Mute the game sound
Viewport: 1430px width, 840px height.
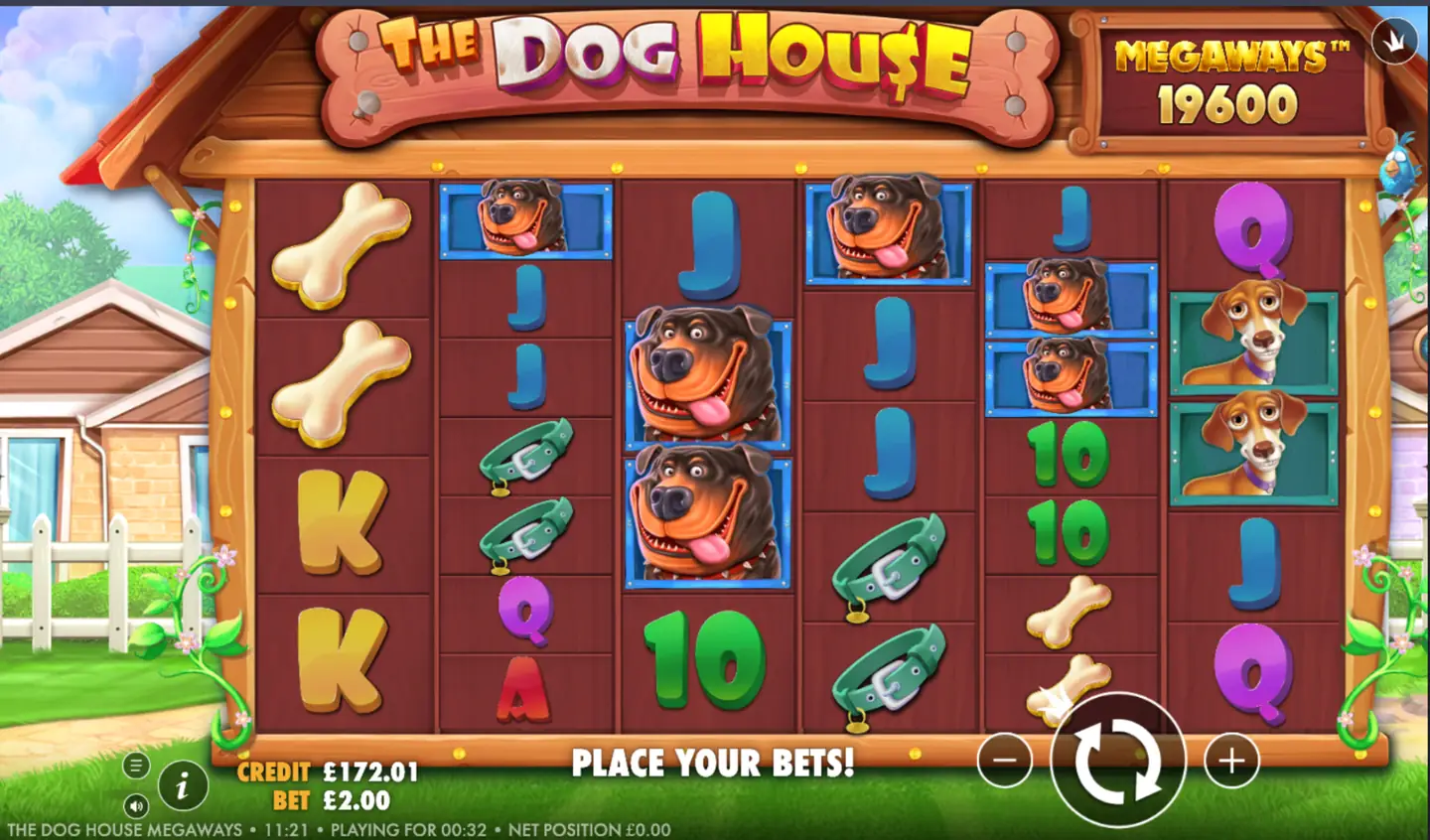pos(138,806)
